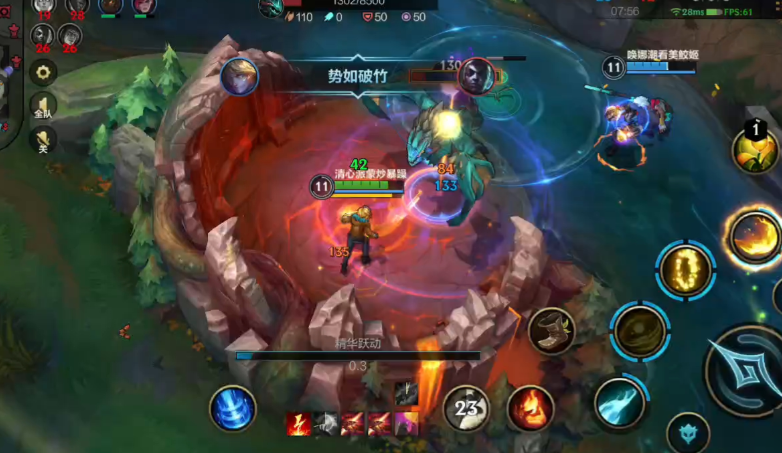The image size is (782, 453).
Task: Tap the spell on cooldown showing 23
Action: pyautogui.click(x=466, y=408)
